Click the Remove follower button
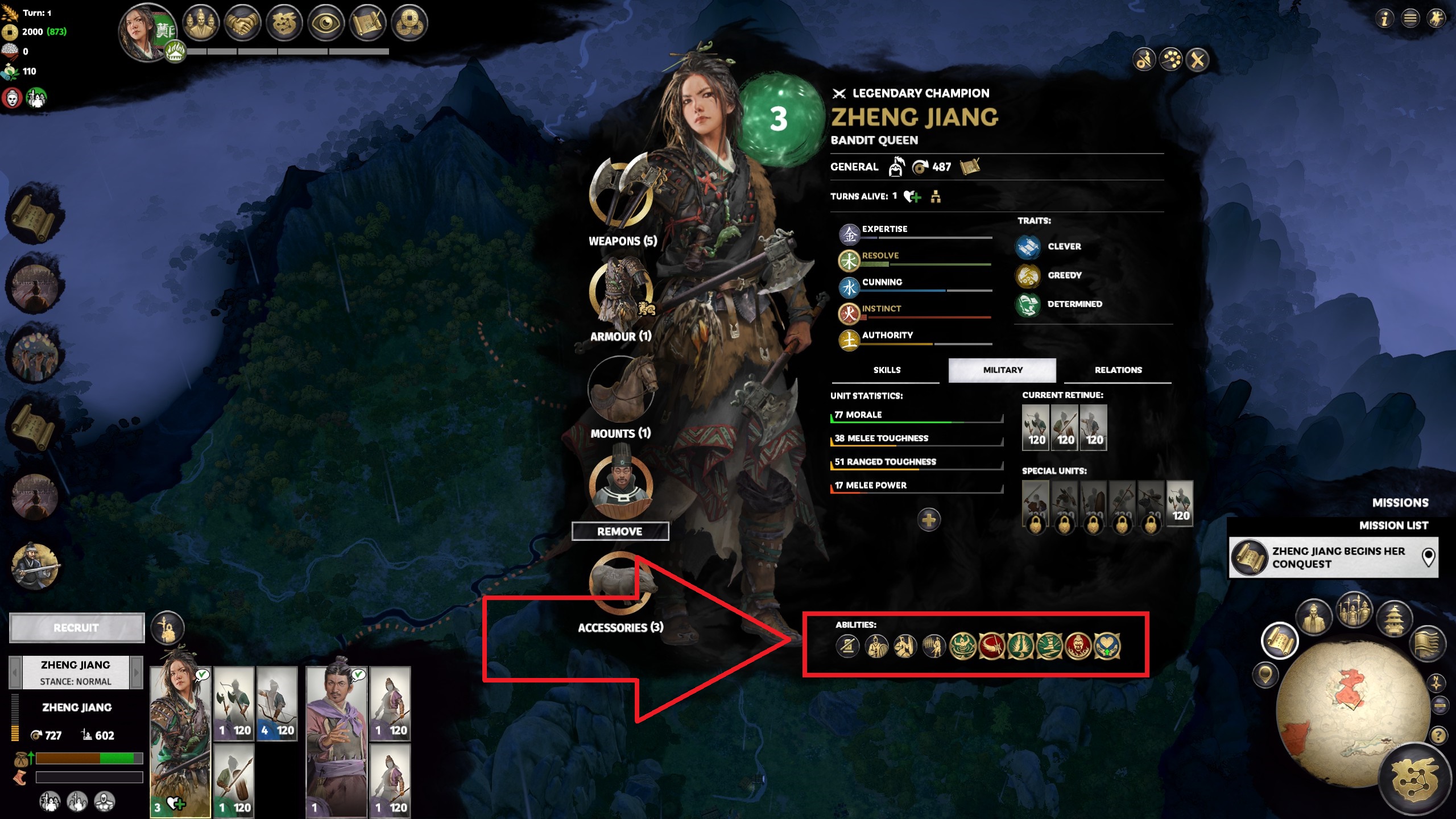The height and width of the screenshot is (819, 1456). pos(620,531)
